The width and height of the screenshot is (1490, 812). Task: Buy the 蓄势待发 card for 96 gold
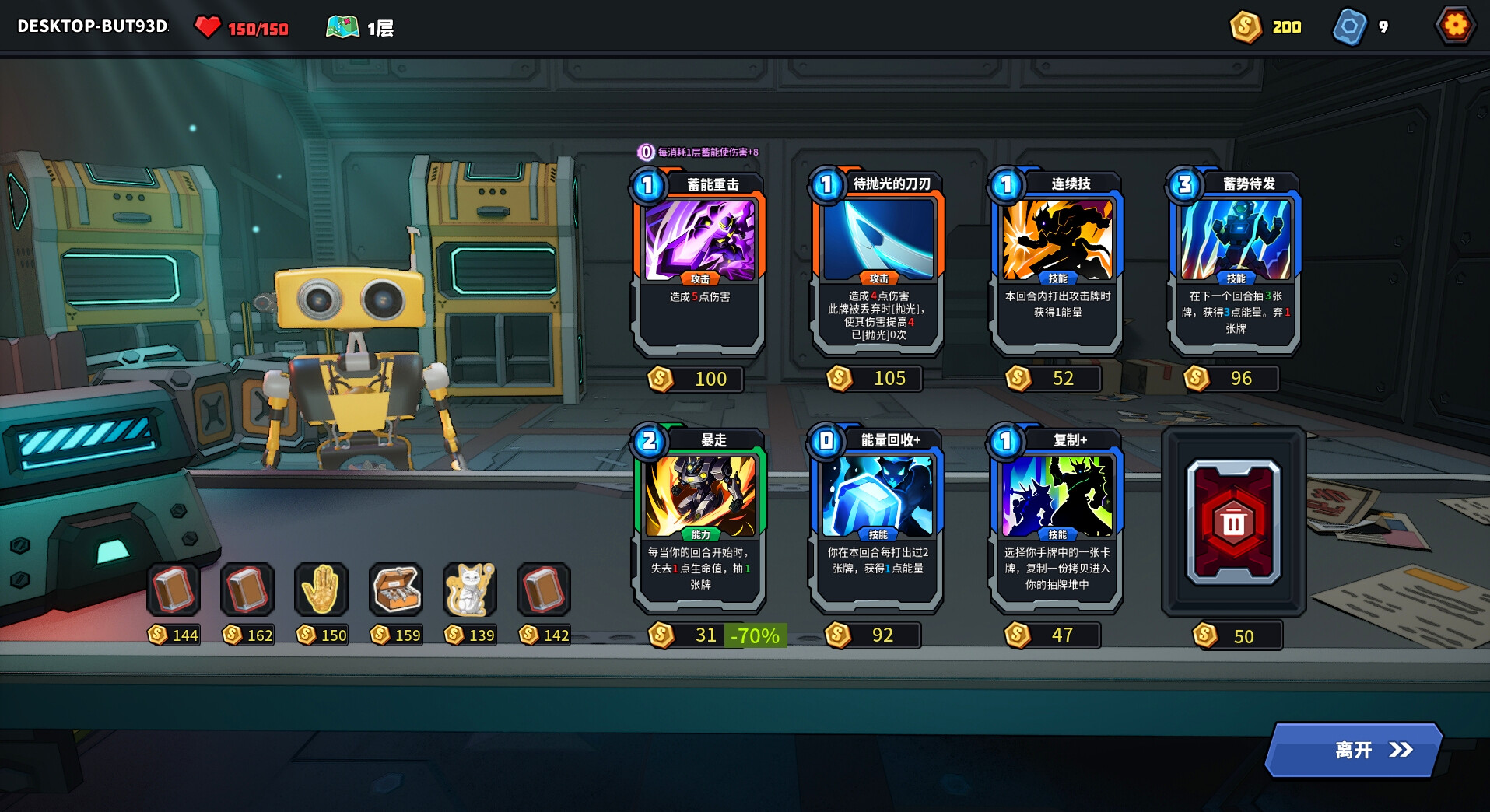(x=1235, y=264)
